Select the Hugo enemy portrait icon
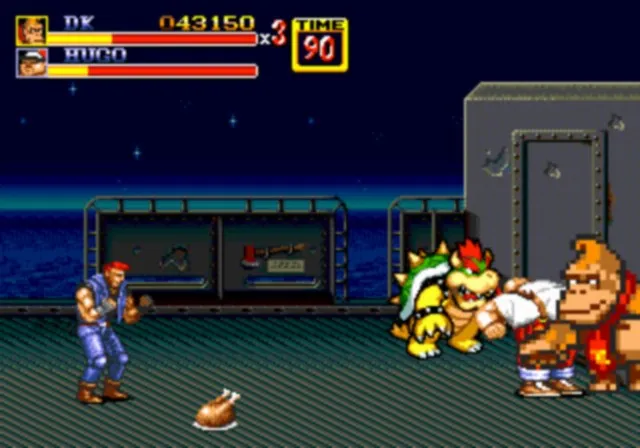640x448 pixels. 31,63
